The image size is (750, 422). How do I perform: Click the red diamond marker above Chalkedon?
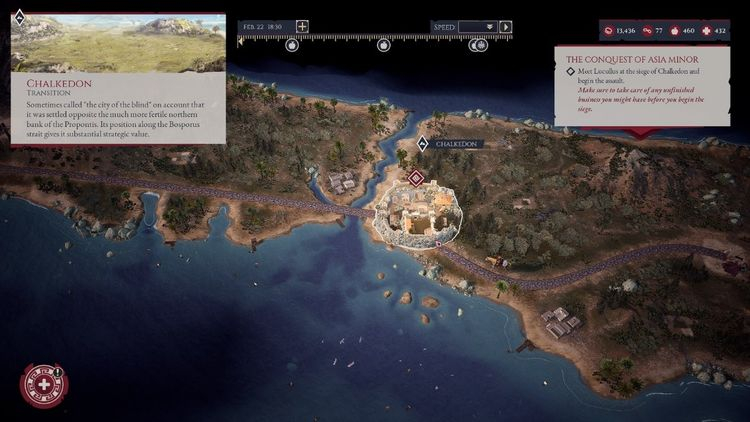click(x=415, y=177)
